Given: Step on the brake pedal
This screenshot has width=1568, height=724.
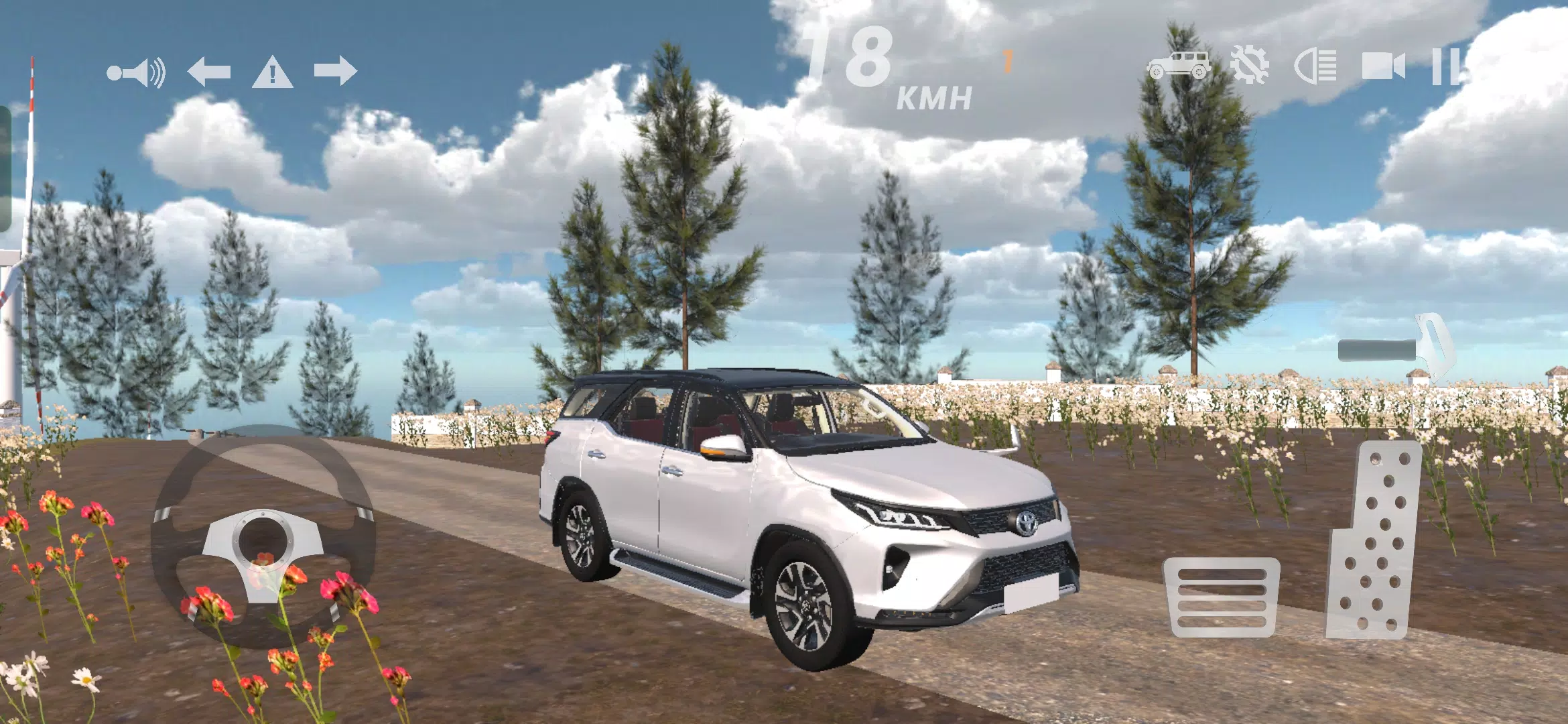Looking at the screenshot, I should pyautogui.click(x=1222, y=597).
